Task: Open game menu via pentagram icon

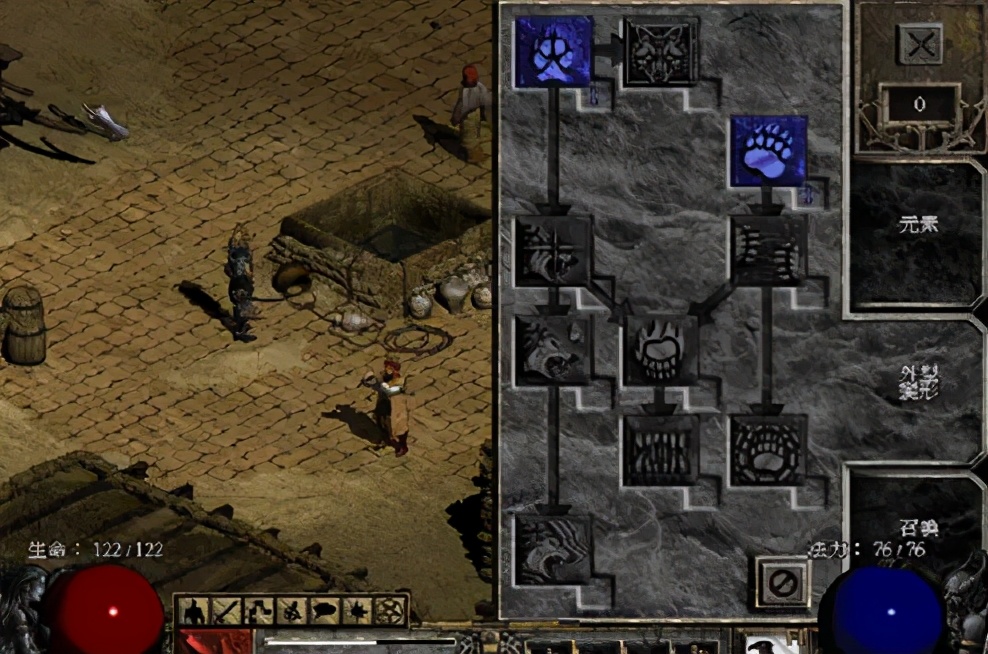Action: coord(387,610)
